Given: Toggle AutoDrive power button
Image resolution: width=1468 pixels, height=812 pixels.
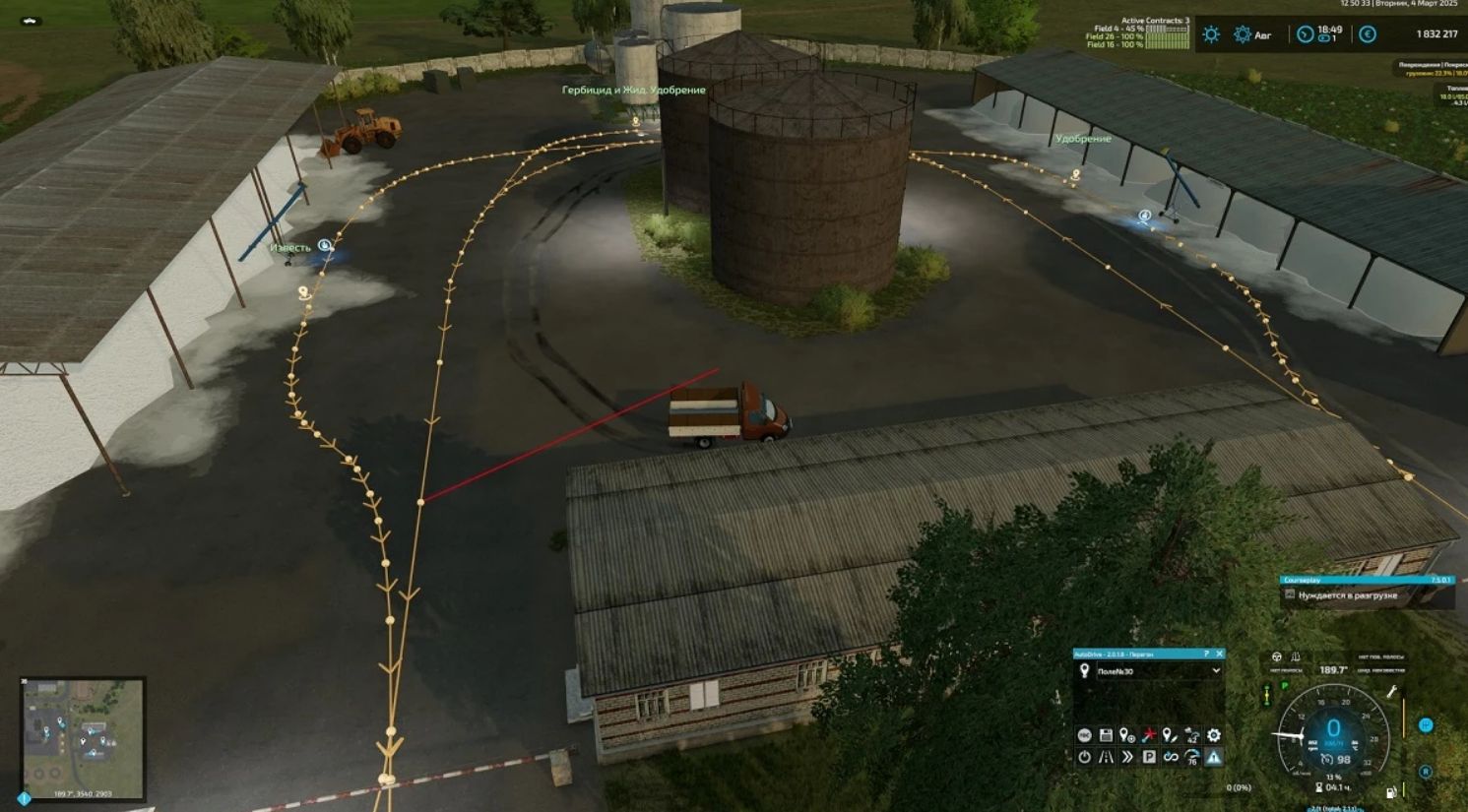Looking at the screenshot, I should tap(1084, 757).
